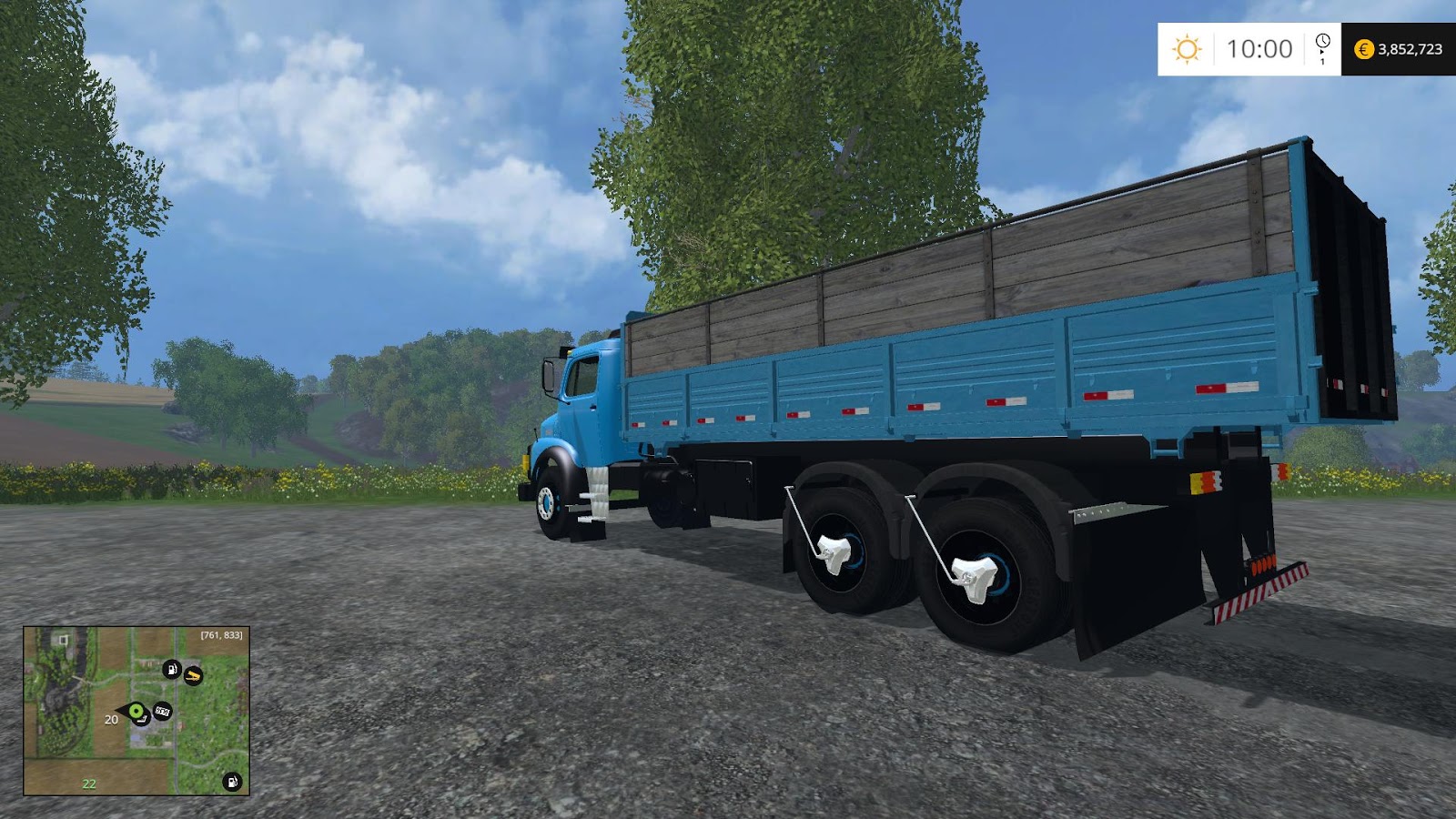Click the euro coin icon beside the balance

click(x=1364, y=48)
